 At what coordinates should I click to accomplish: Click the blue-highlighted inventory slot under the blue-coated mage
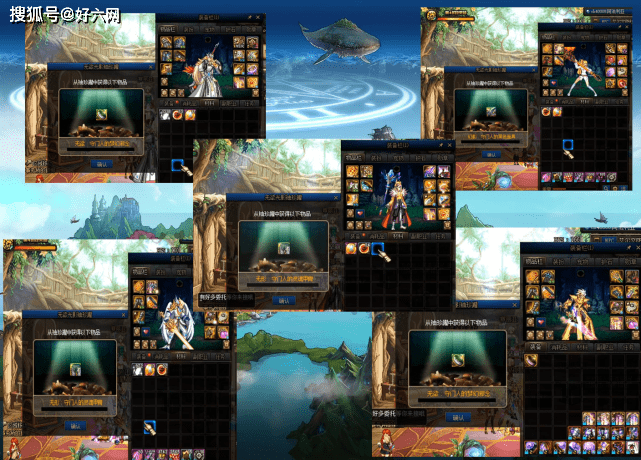click(380, 247)
